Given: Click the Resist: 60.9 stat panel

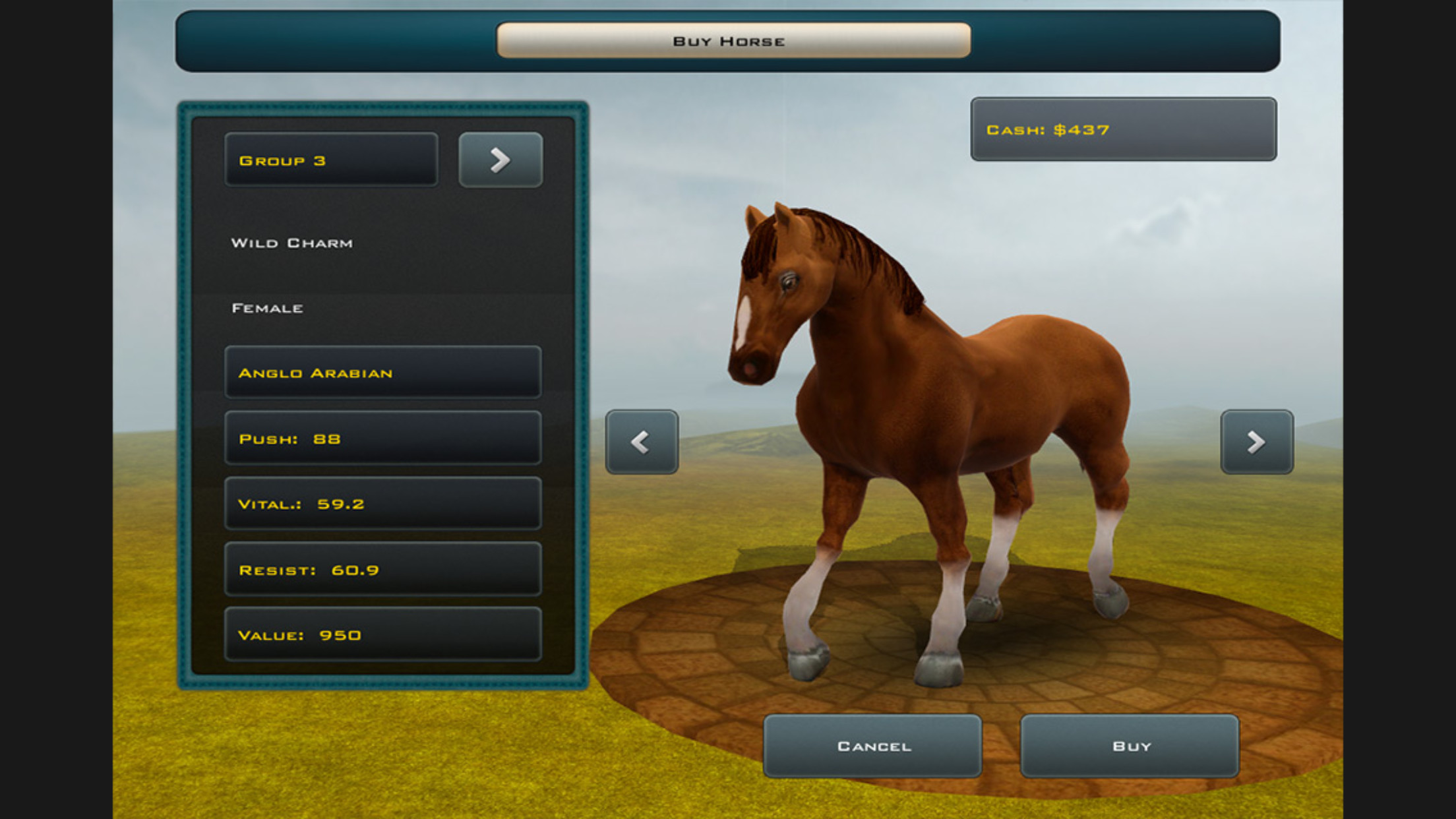Looking at the screenshot, I should [381, 570].
